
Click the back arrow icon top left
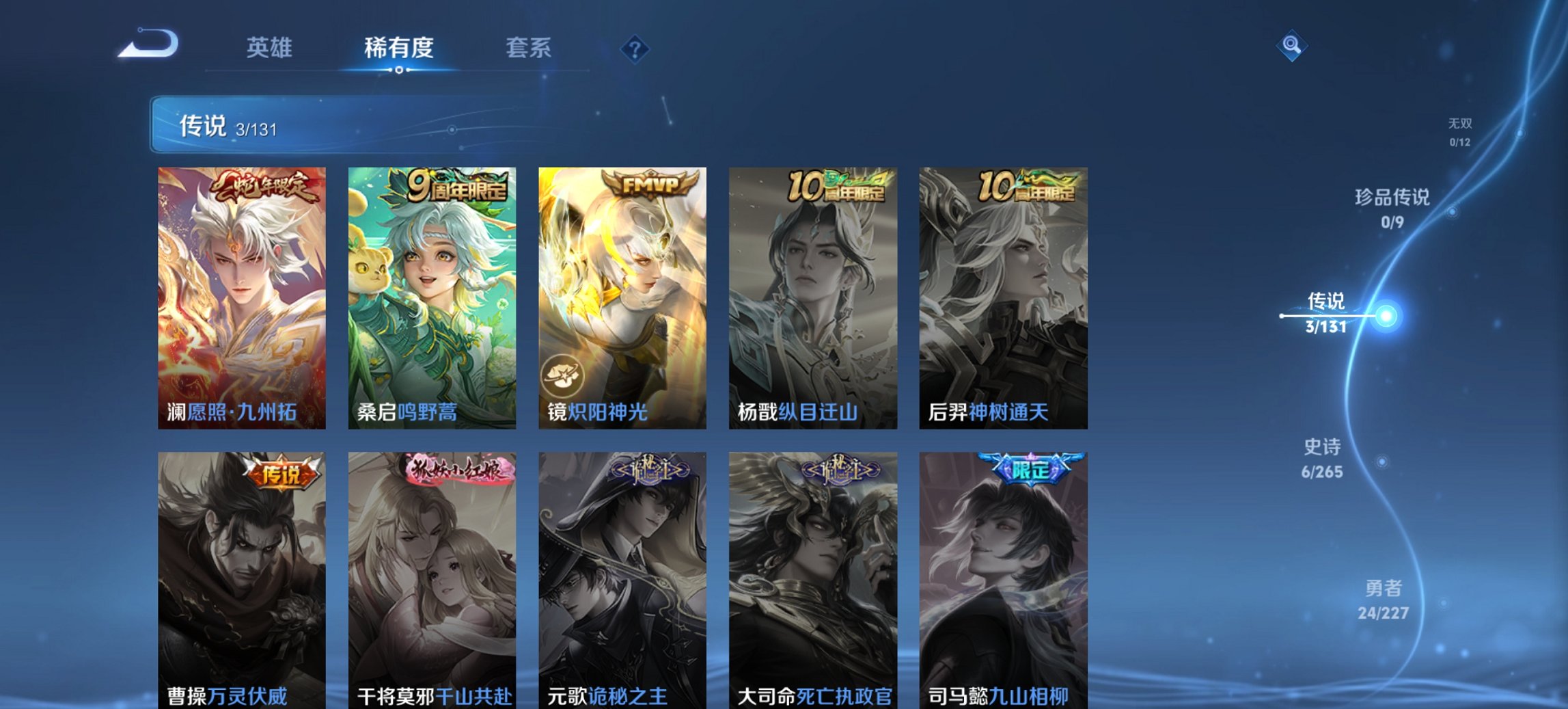147,46
